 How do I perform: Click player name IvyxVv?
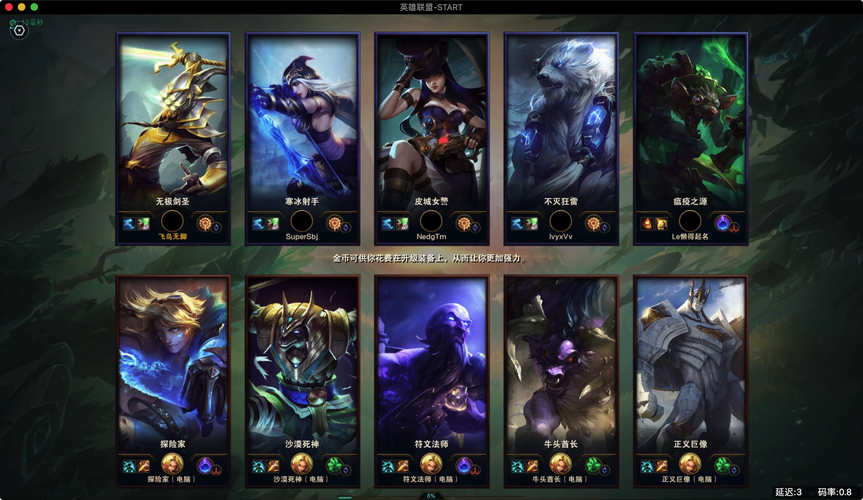pos(560,237)
